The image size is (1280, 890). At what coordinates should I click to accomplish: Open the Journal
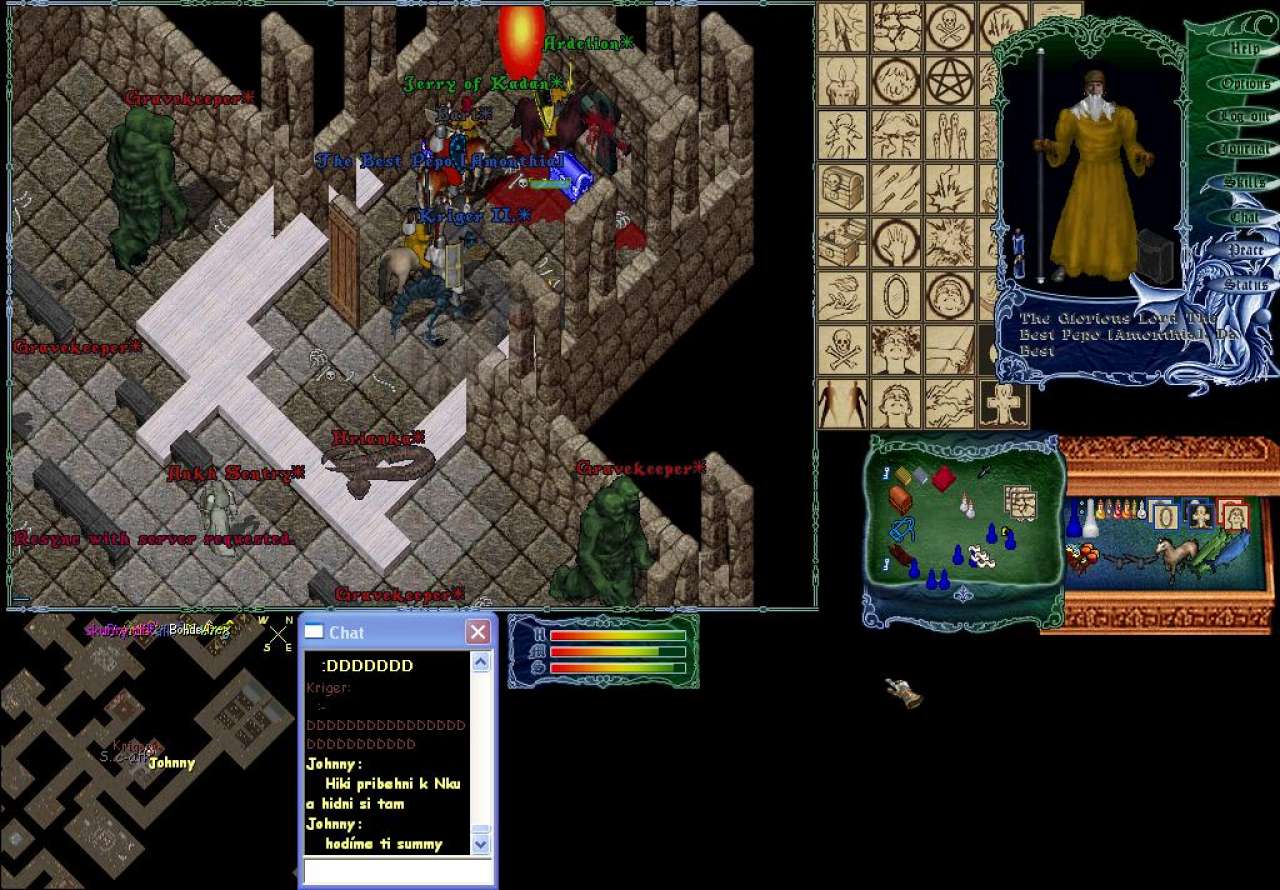(x=1244, y=149)
